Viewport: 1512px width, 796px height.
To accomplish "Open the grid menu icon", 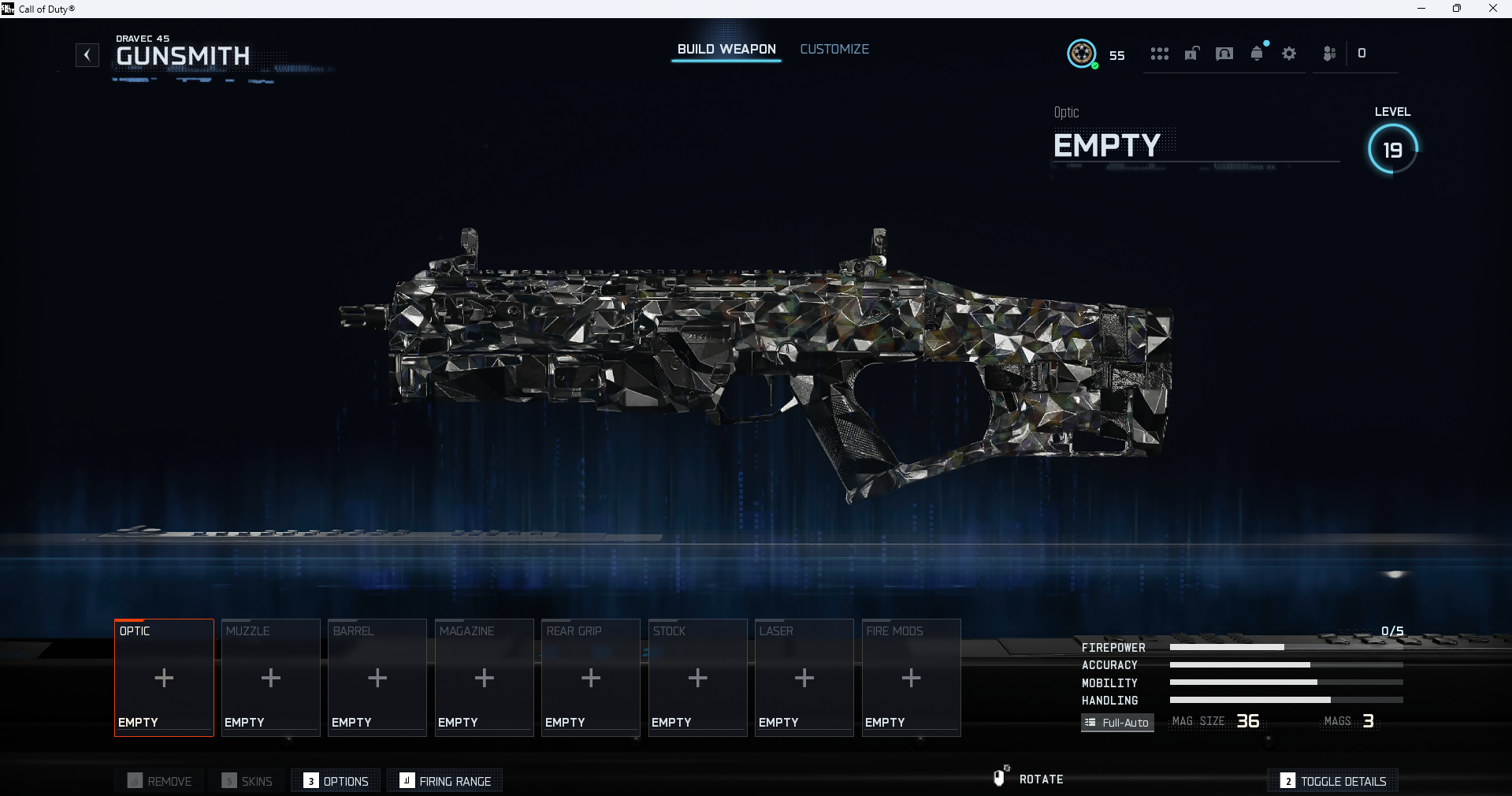I will [1159, 54].
